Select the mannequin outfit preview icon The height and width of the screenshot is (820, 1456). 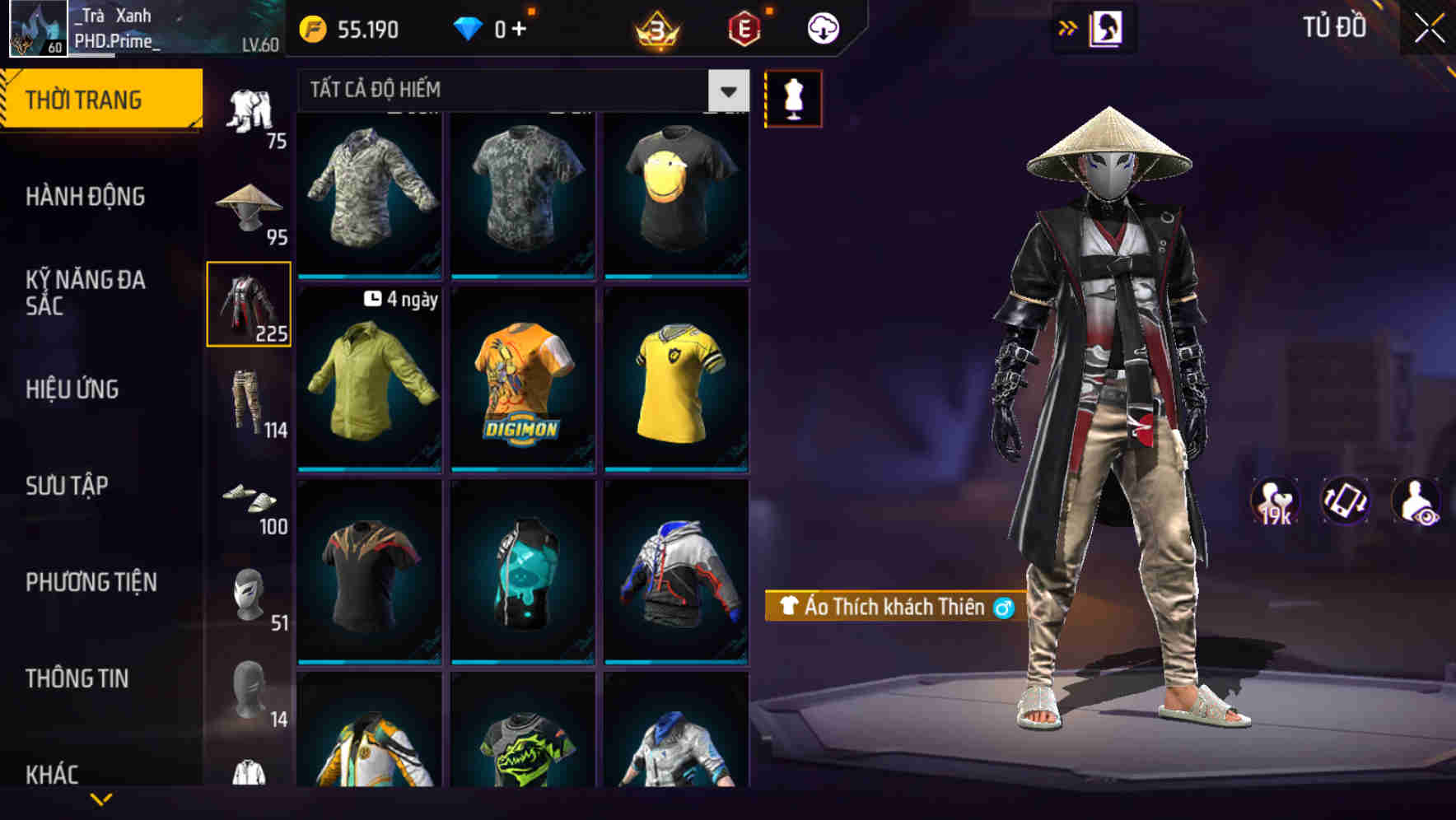coord(793,98)
